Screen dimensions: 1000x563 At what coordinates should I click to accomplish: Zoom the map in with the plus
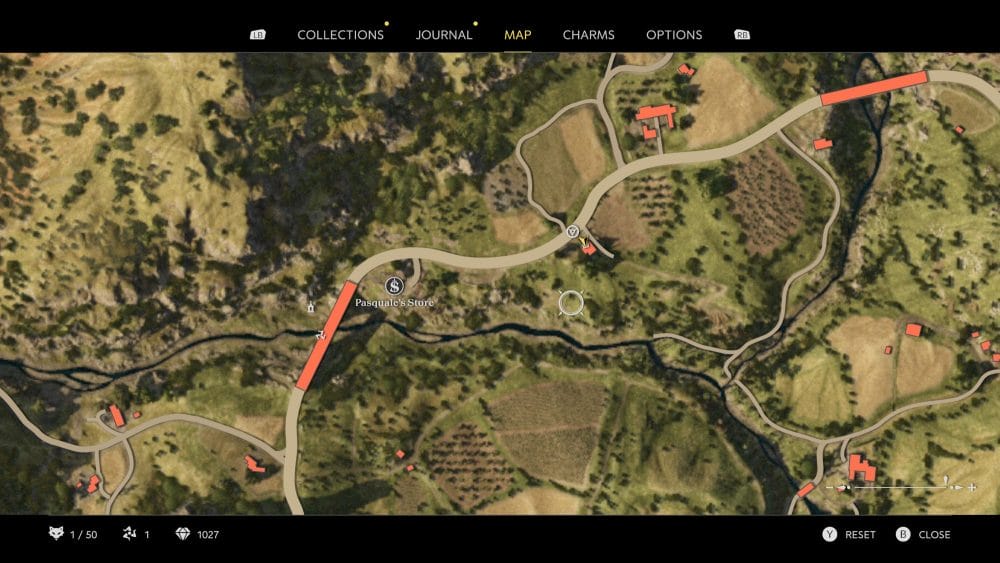tap(971, 487)
